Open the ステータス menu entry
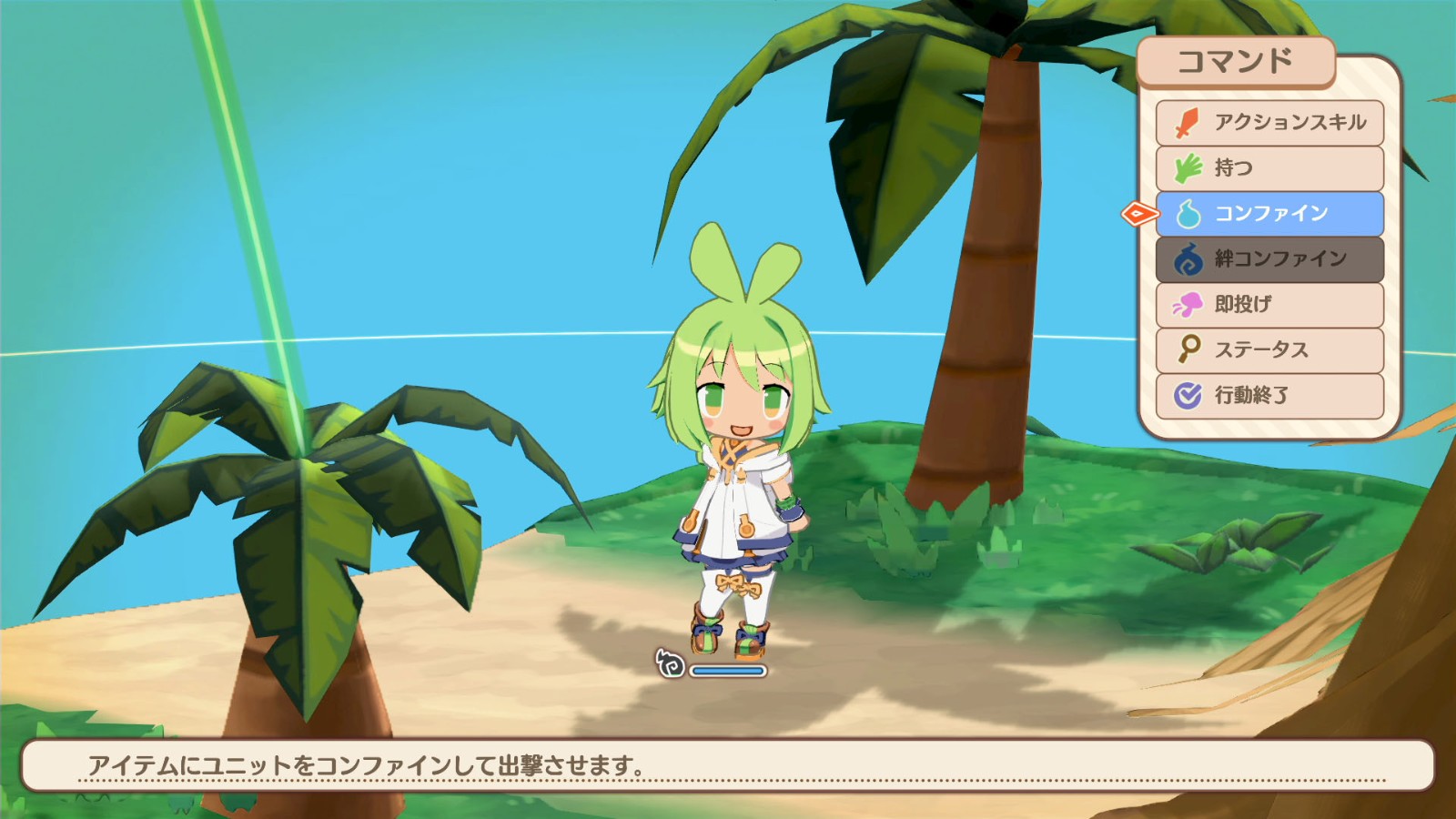The image size is (1456, 819). (x=1274, y=349)
